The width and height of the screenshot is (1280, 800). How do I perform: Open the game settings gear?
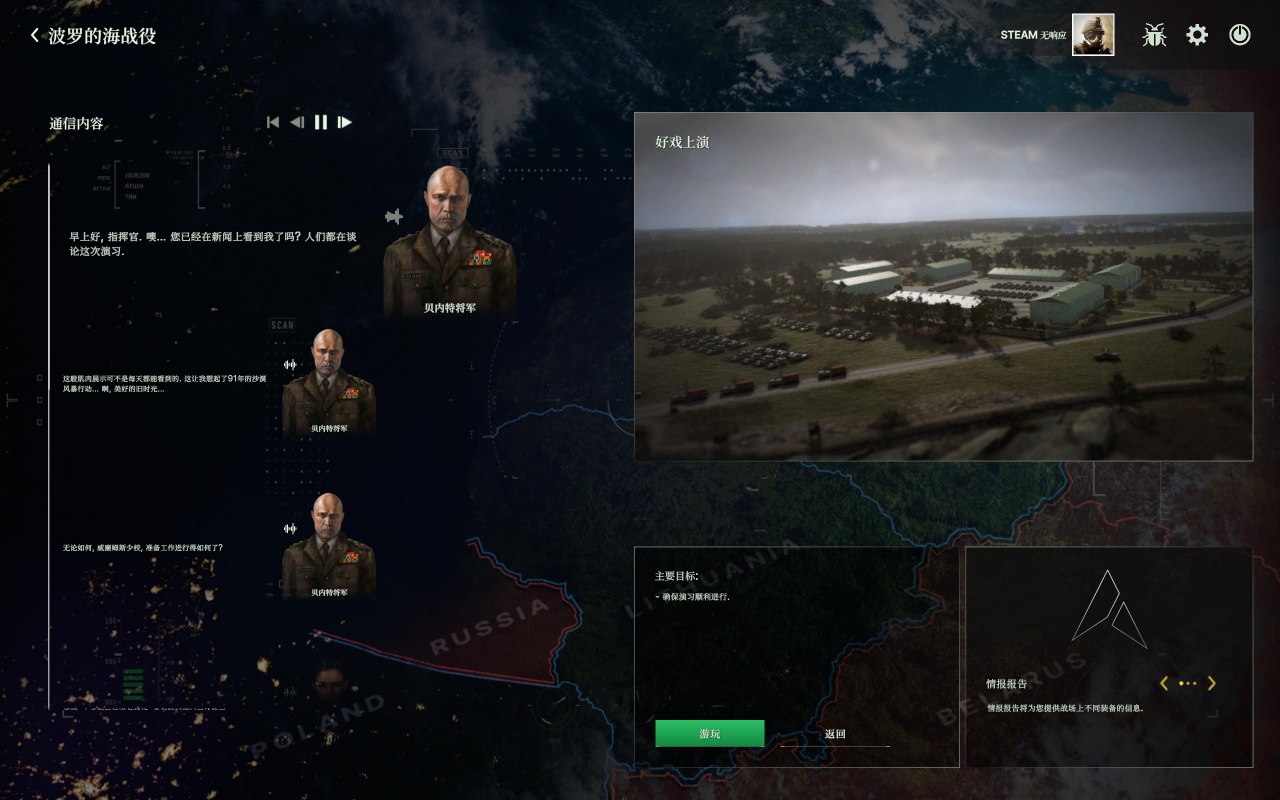coord(1196,33)
